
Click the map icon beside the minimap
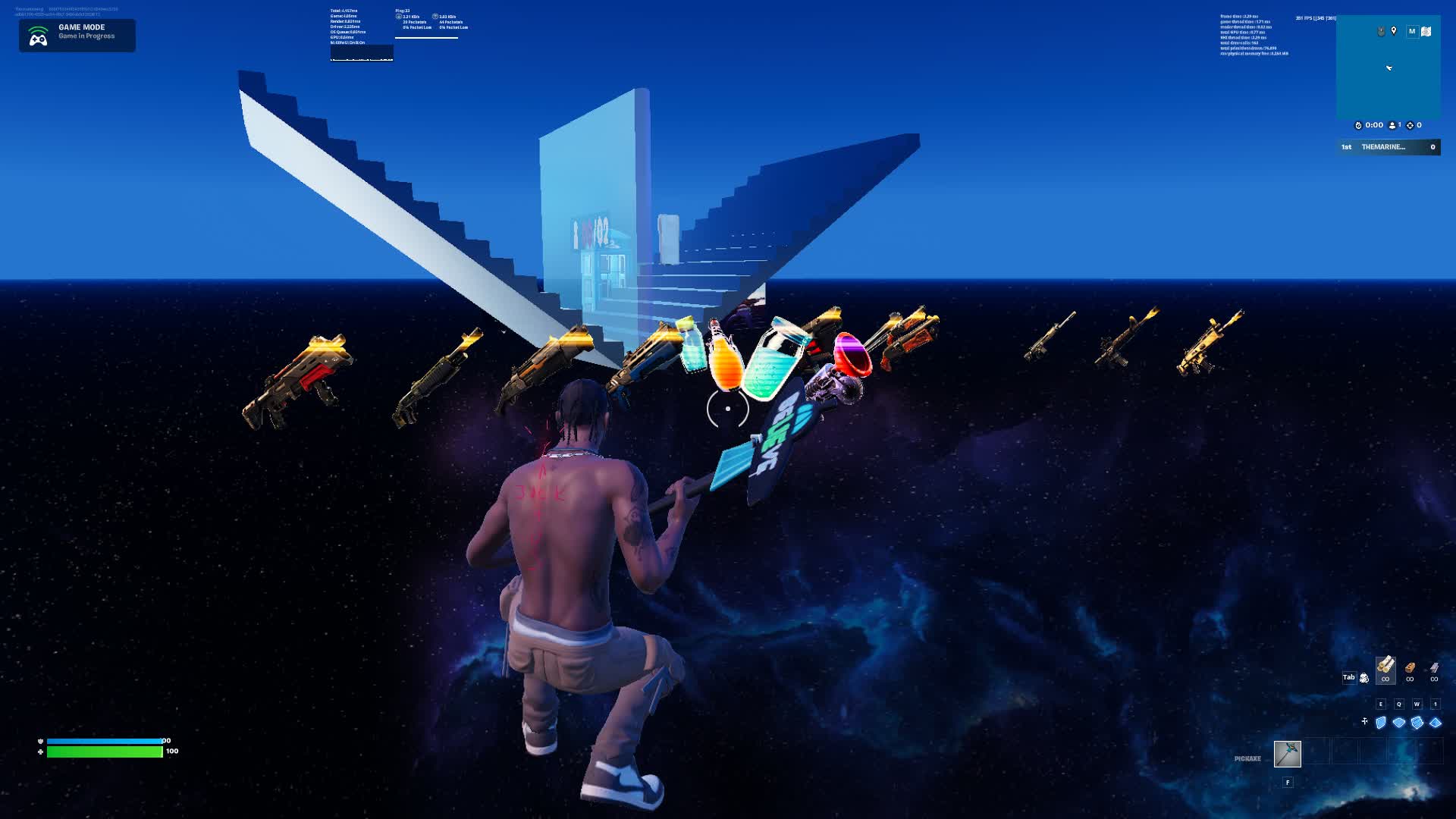coord(1426,32)
